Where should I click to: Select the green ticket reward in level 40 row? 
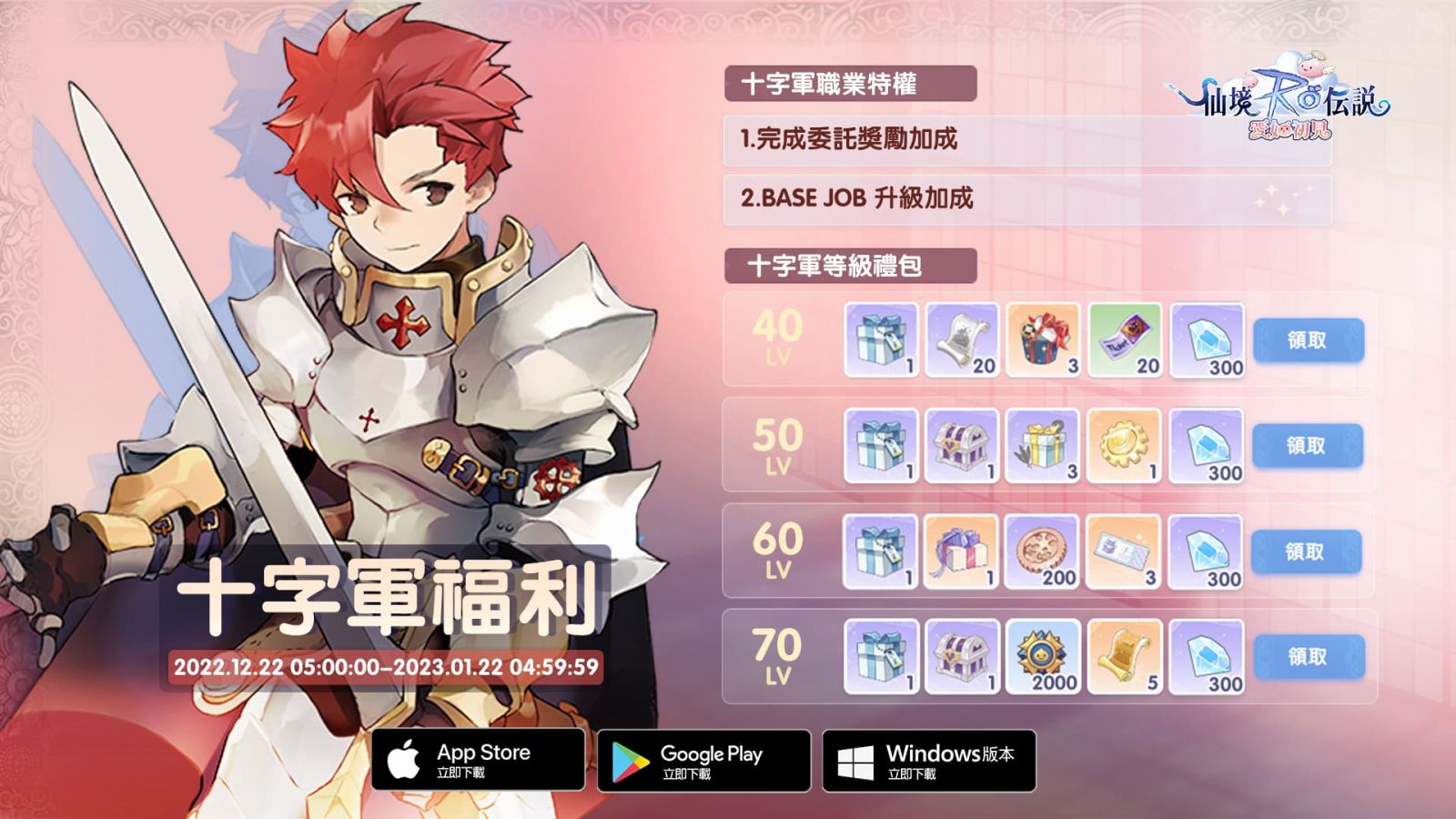pyautogui.click(x=1125, y=340)
